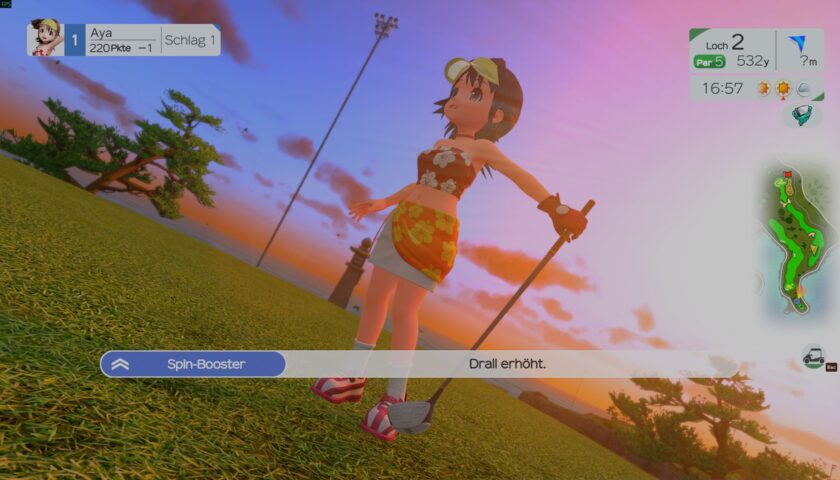Click the weather forecast sun icons
The height and width of the screenshot is (480, 840).
[774, 89]
